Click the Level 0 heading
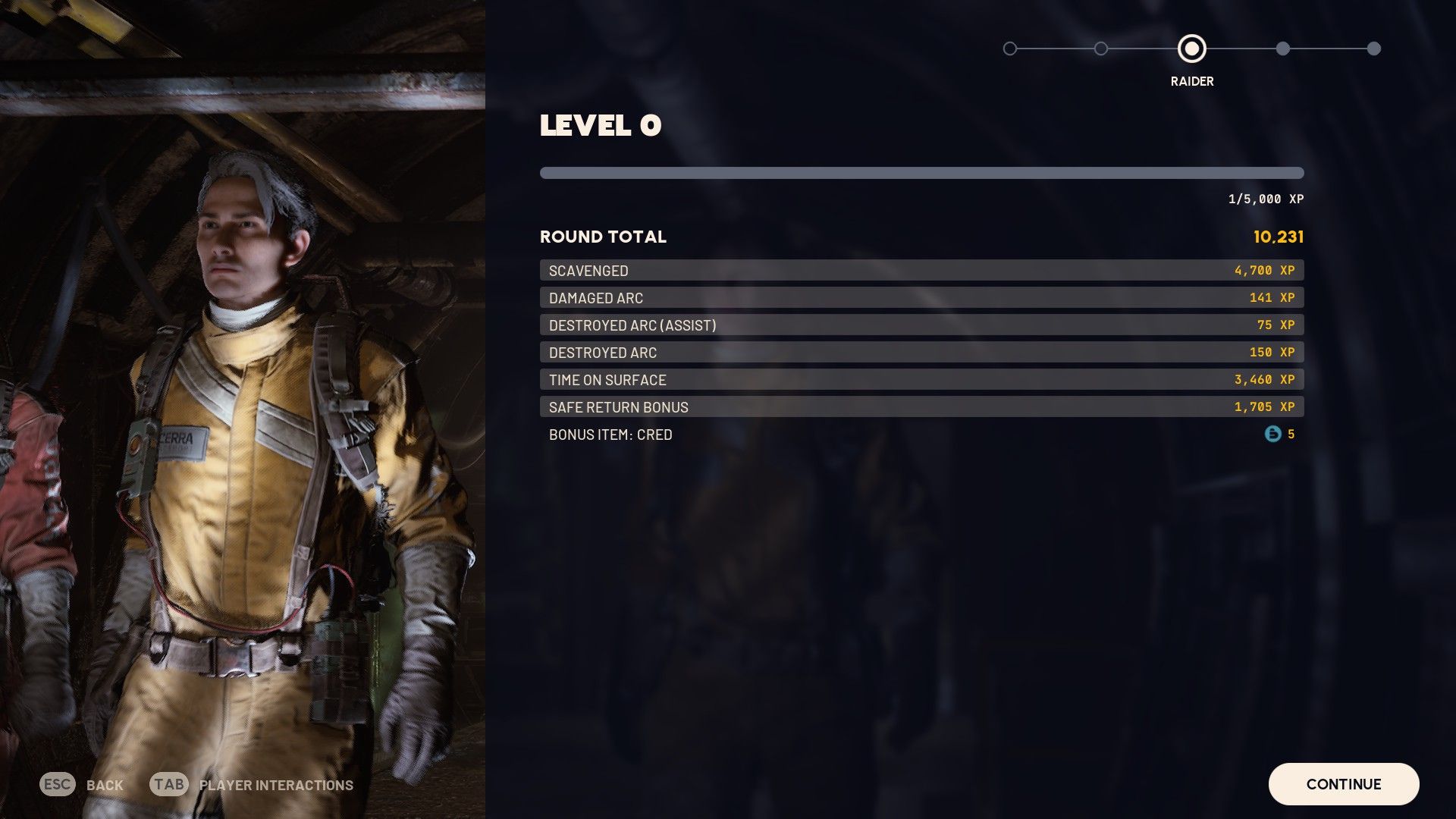Image resolution: width=1456 pixels, height=819 pixels. pos(600,125)
